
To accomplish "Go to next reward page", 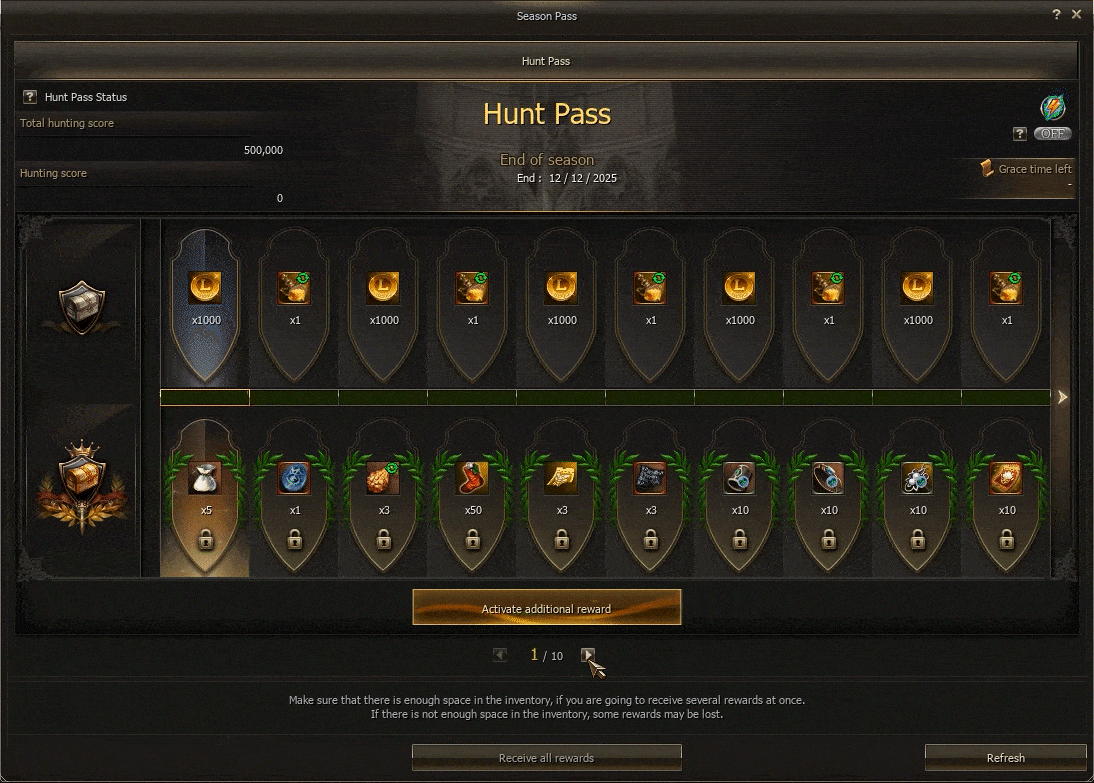I will (589, 655).
